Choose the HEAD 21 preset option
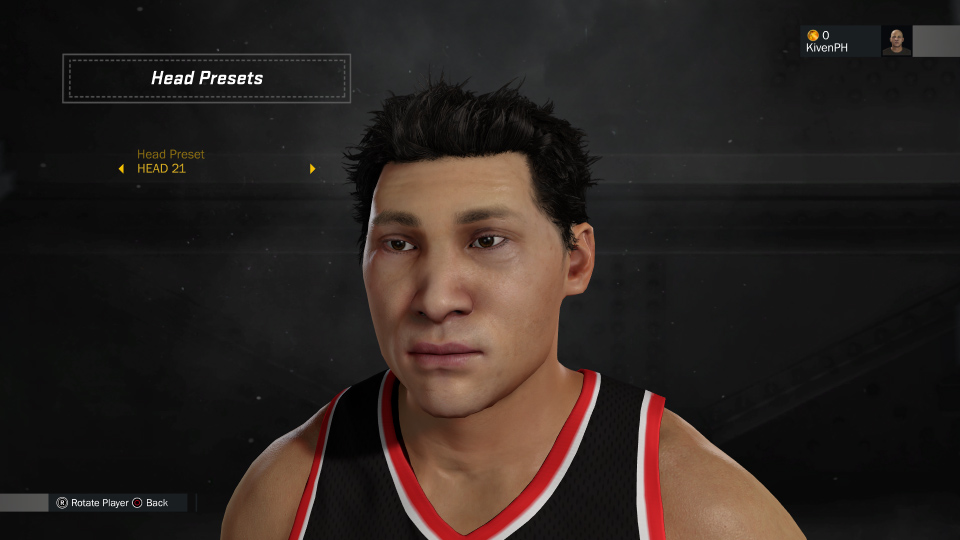The height and width of the screenshot is (540, 960). 162,169
